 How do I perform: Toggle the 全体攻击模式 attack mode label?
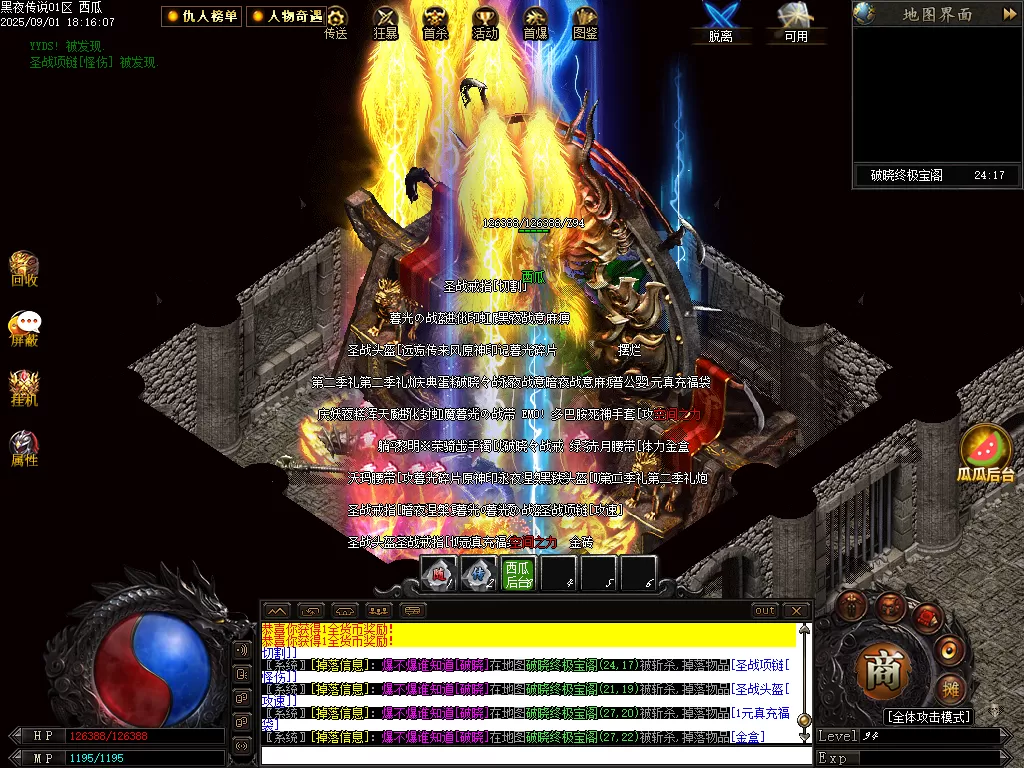pyautogui.click(x=928, y=717)
